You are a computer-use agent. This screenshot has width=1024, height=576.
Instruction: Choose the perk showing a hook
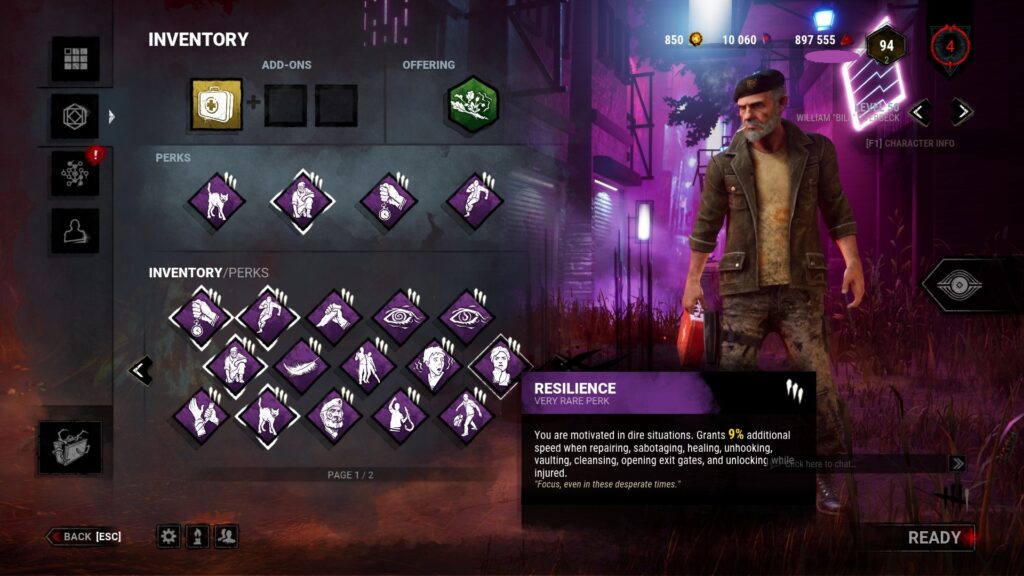coord(400,414)
